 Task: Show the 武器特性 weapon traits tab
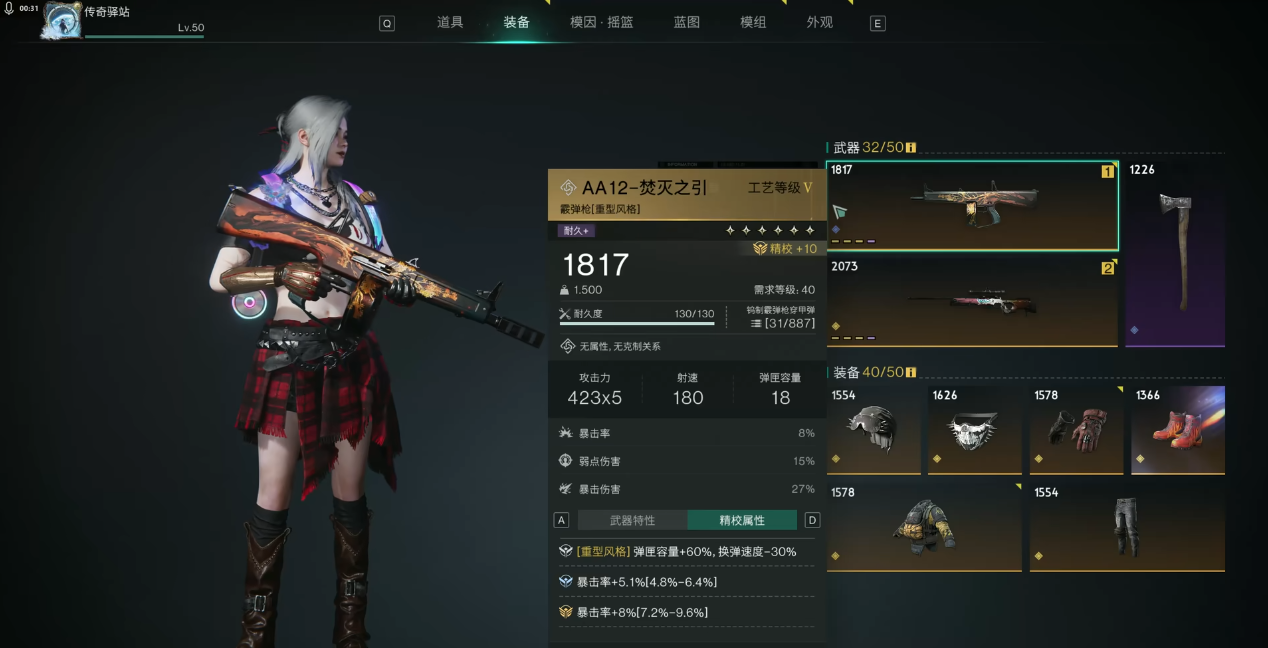click(632, 520)
